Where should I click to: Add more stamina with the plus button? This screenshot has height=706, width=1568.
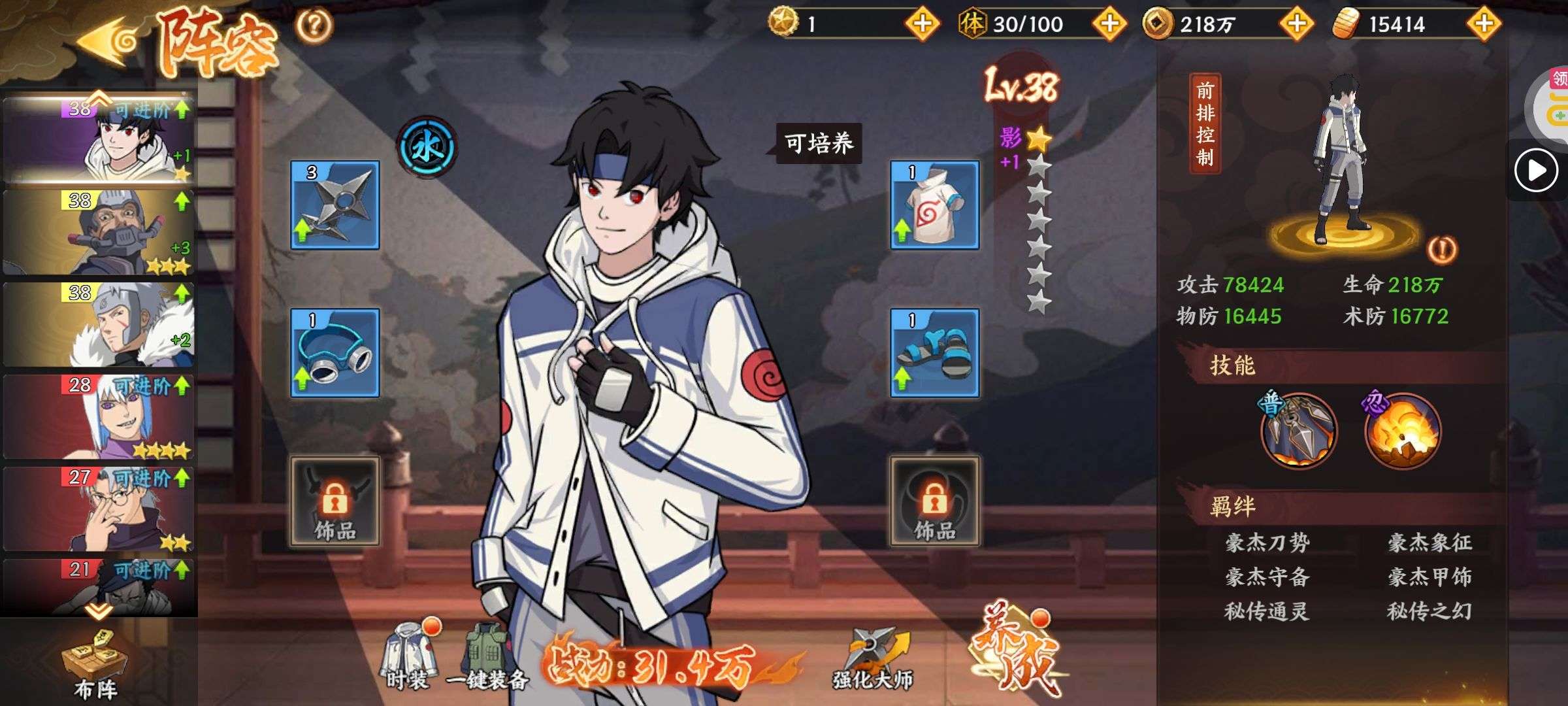click(1109, 24)
